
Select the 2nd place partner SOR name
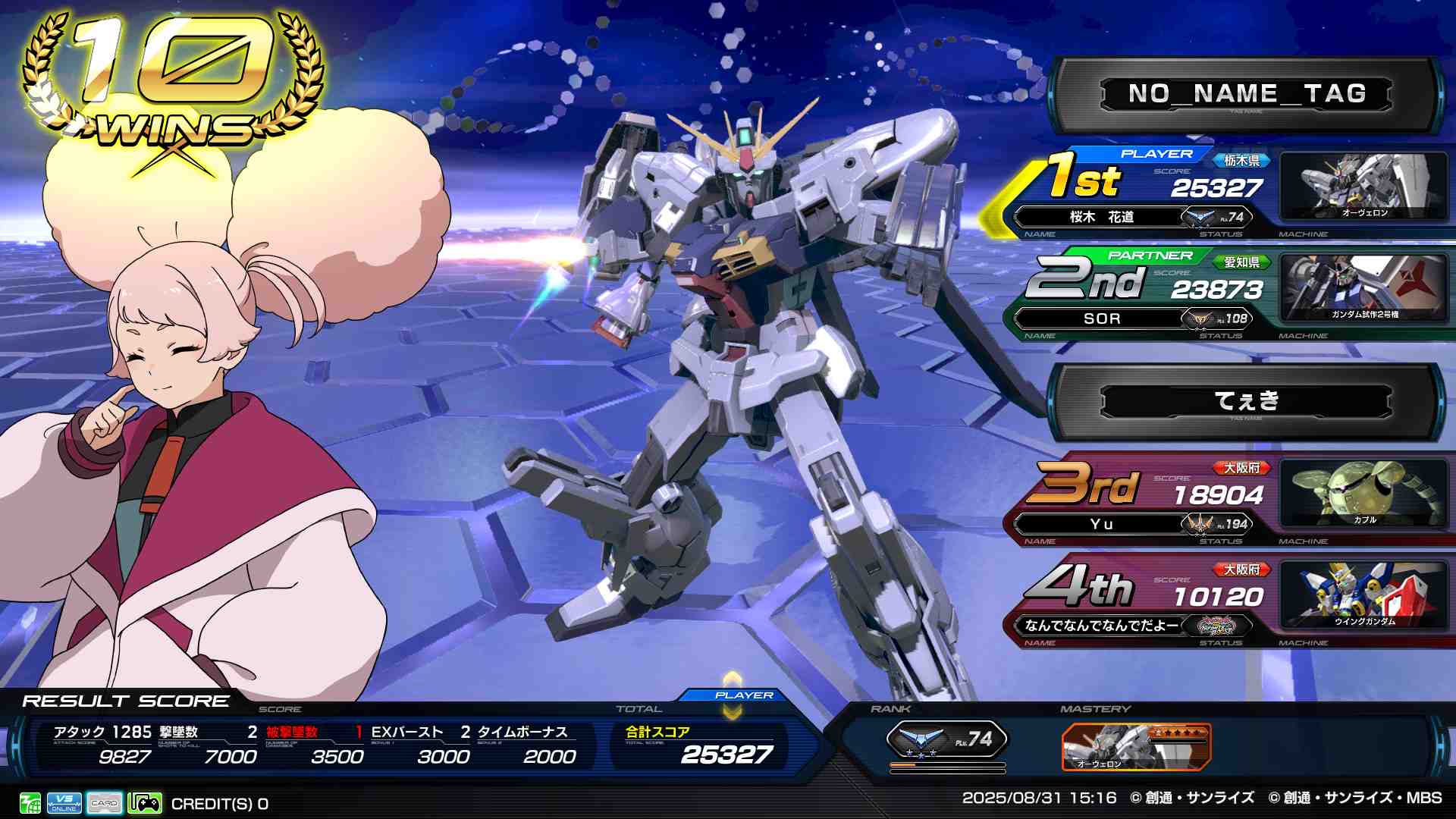1101,319
